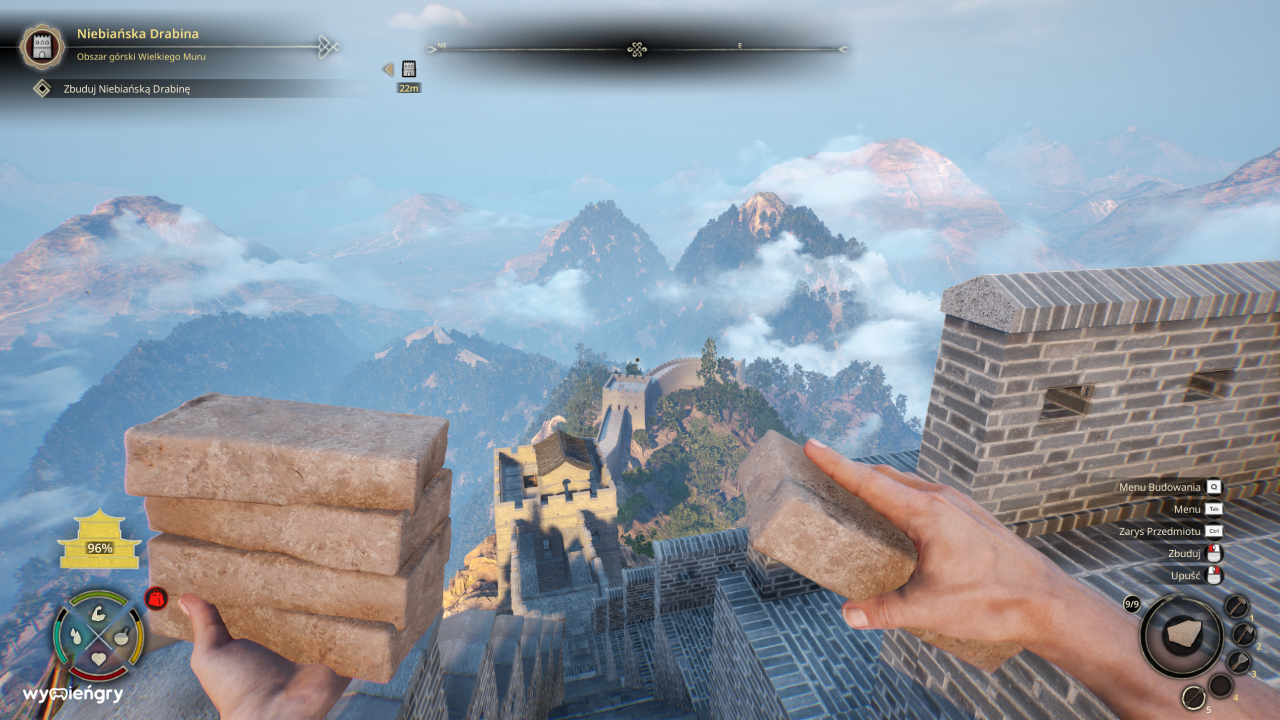1280x720 pixels.
Task: Select the Zbuduj Niebiańską Drabinę objective
Action: point(127,89)
